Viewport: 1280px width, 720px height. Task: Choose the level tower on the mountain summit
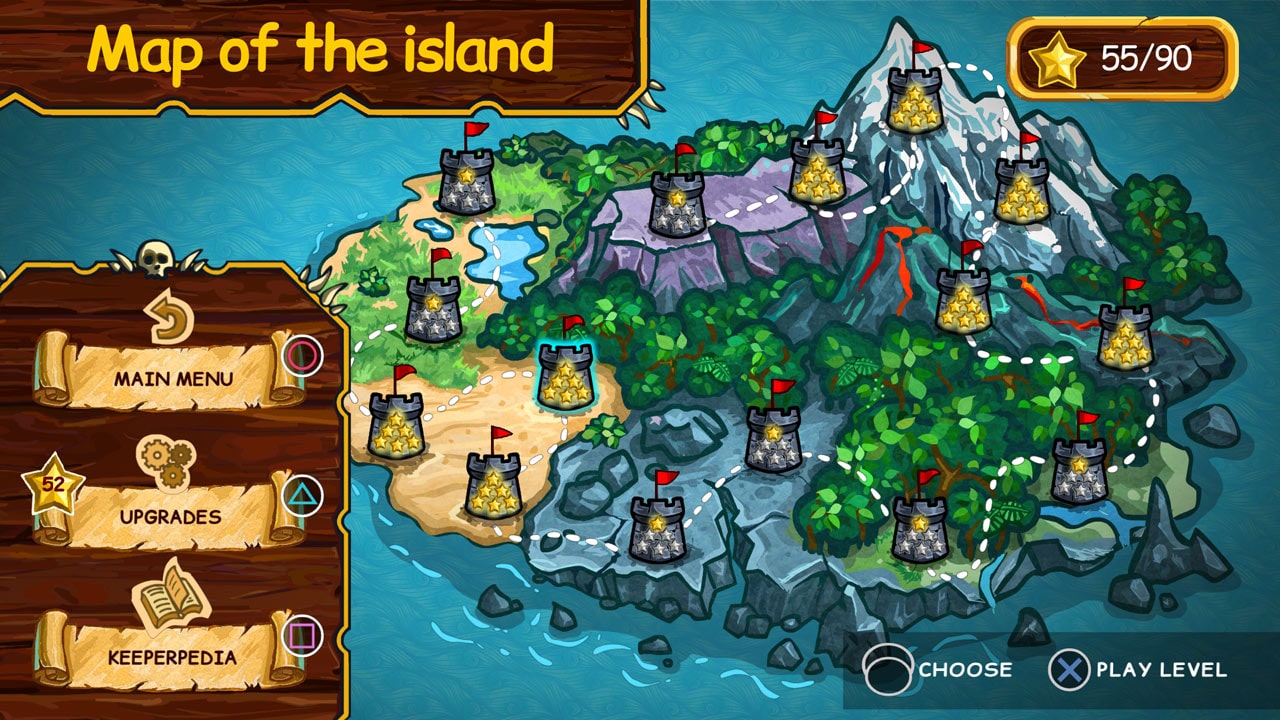tap(915, 100)
